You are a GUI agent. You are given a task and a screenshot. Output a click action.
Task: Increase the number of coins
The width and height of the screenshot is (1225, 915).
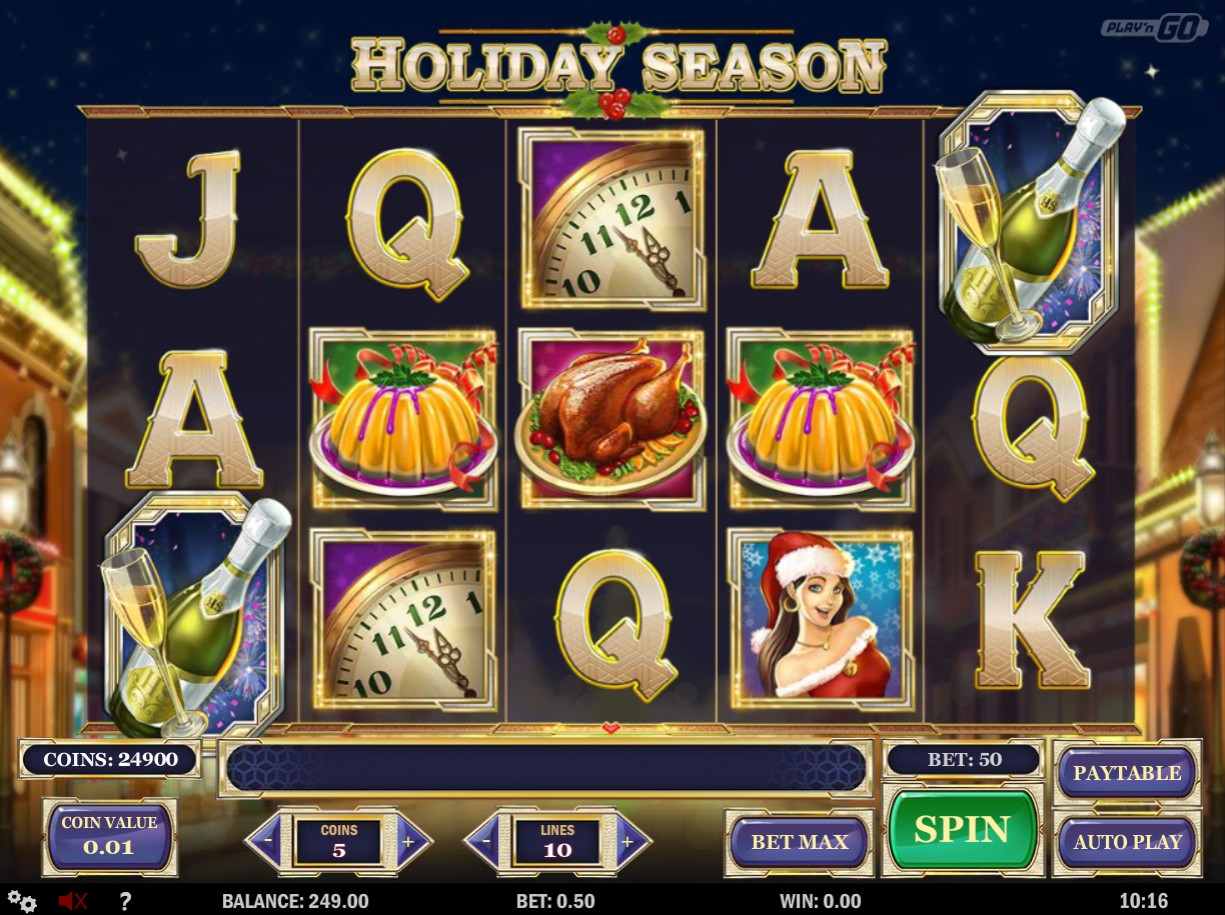tap(409, 841)
